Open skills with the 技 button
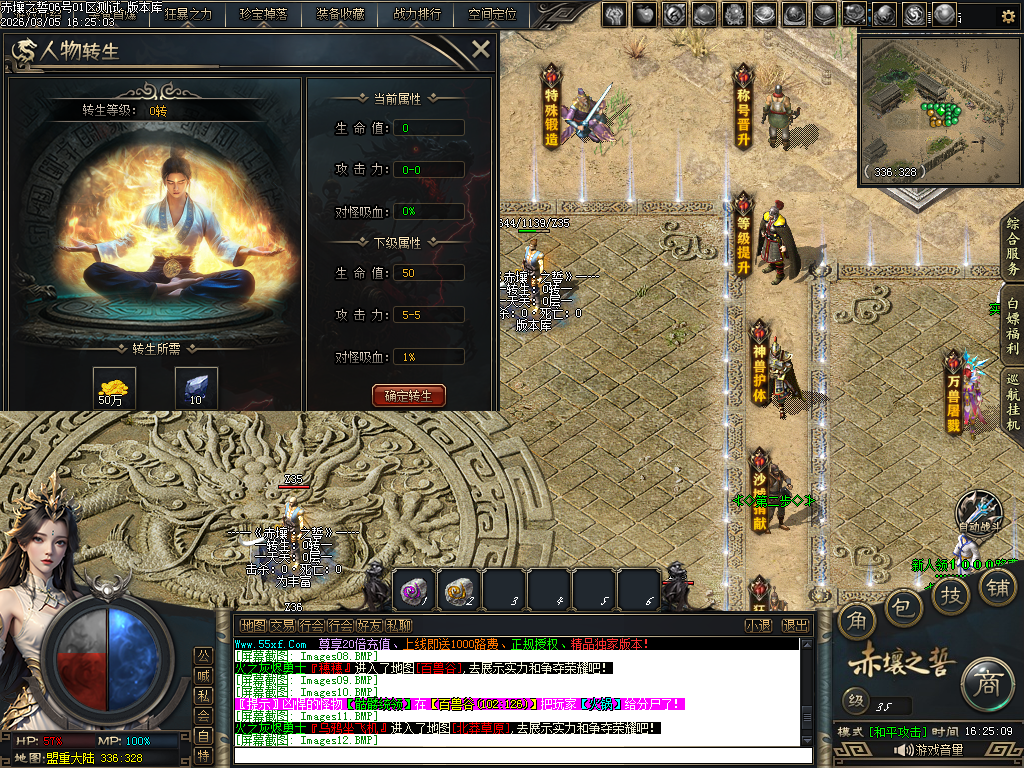This screenshot has width=1024, height=768. click(950, 593)
